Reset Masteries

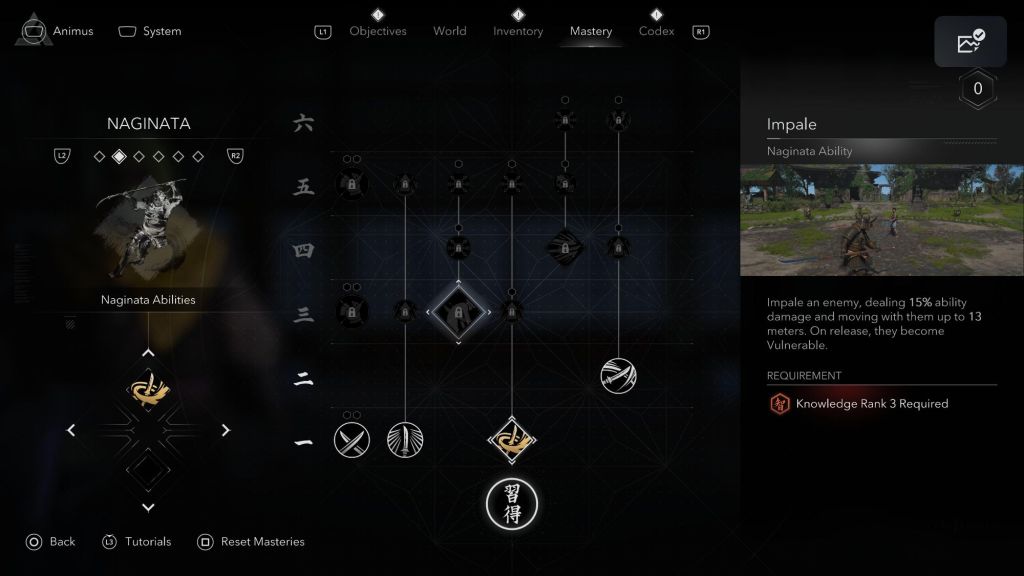click(x=251, y=542)
